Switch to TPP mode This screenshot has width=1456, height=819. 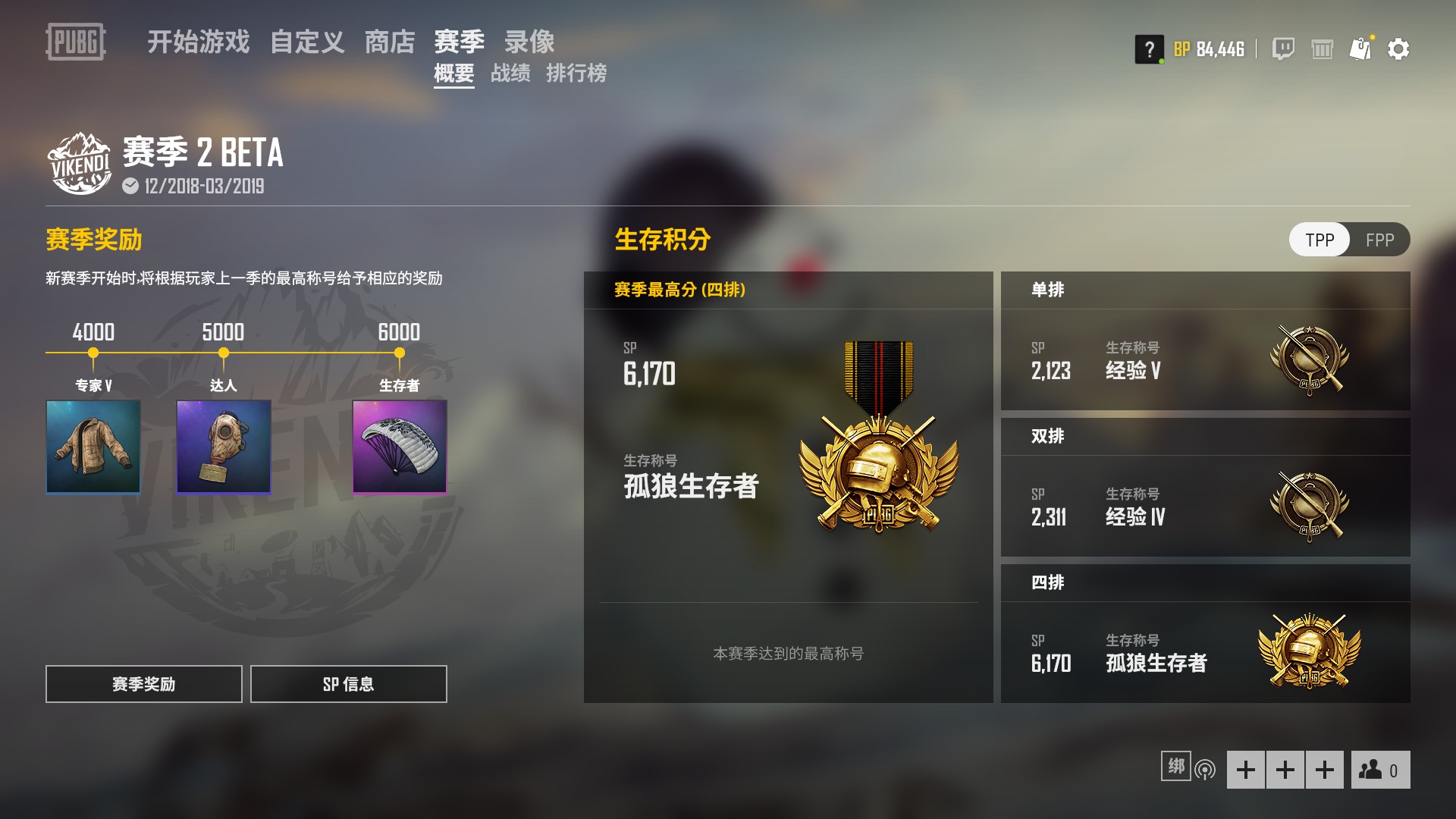[1319, 240]
